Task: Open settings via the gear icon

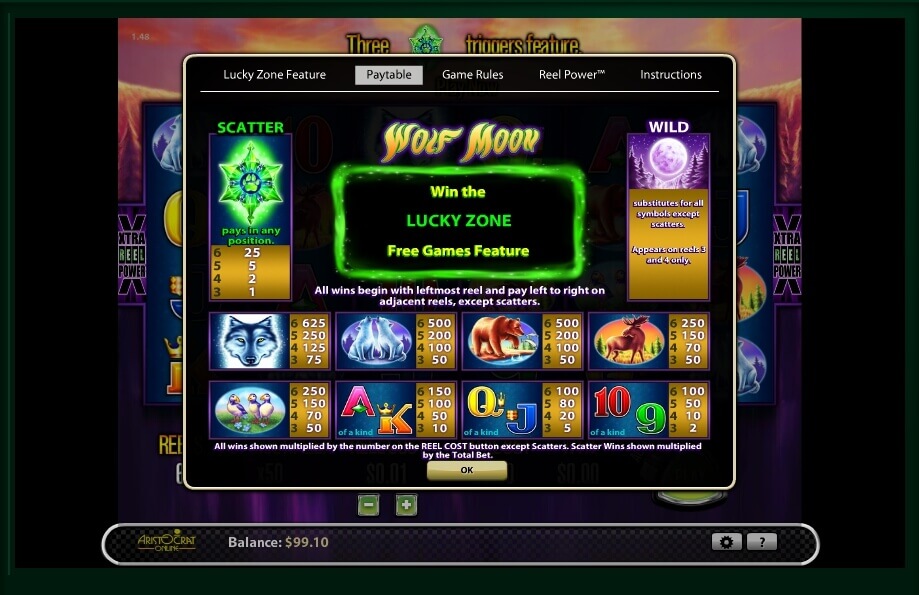Action: (x=726, y=542)
